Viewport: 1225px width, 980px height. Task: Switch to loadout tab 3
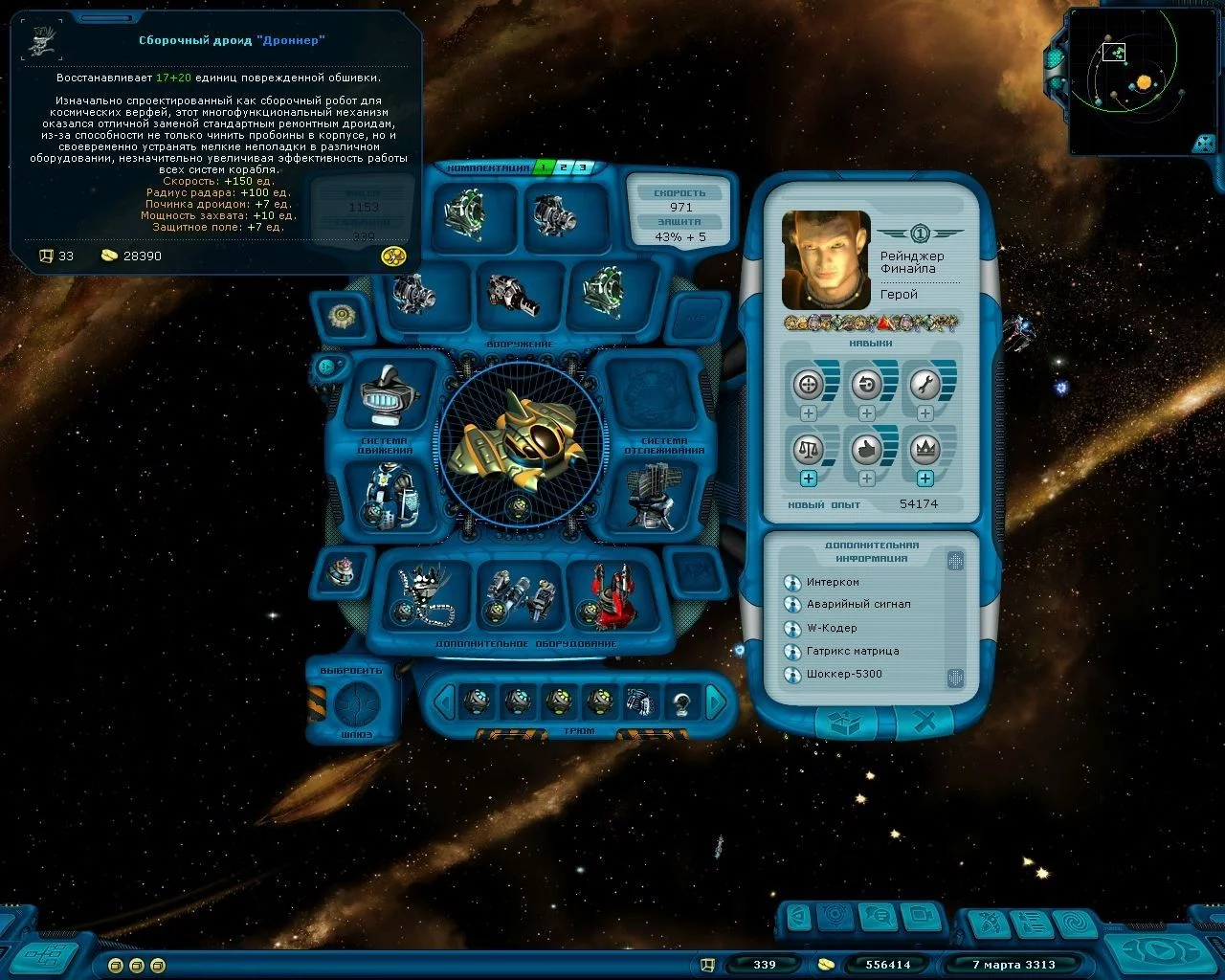coord(581,167)
